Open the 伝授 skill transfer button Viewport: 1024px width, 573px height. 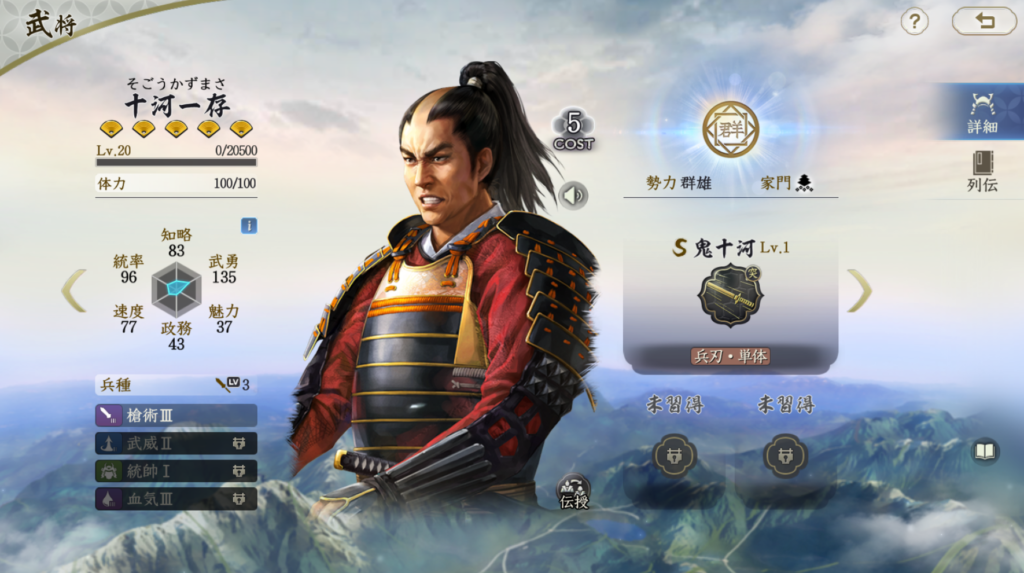[x=574, y=491]
